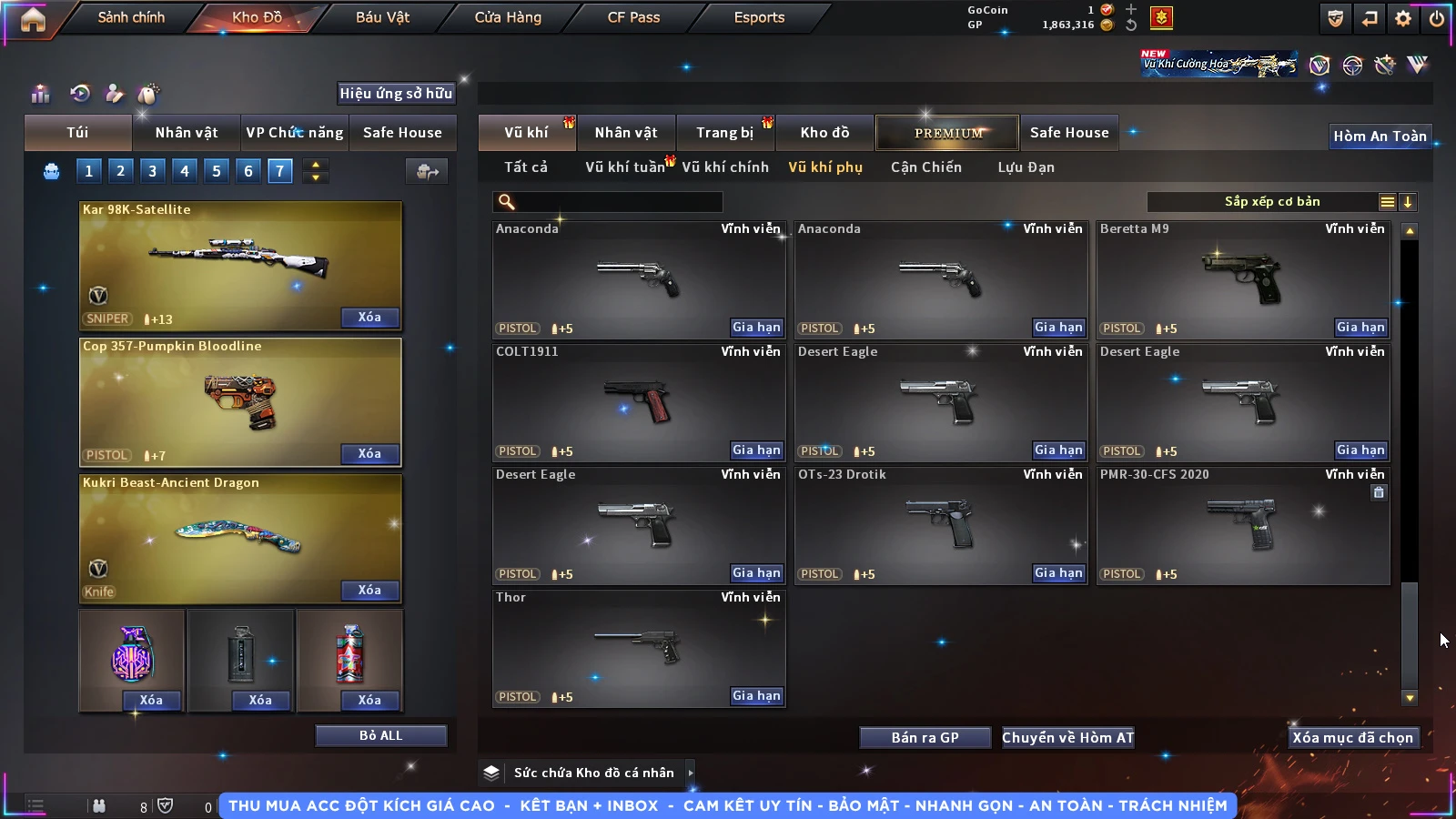The image size is (1456, 819).
Task: Switch to the Esports section
Action: point(759,17)
